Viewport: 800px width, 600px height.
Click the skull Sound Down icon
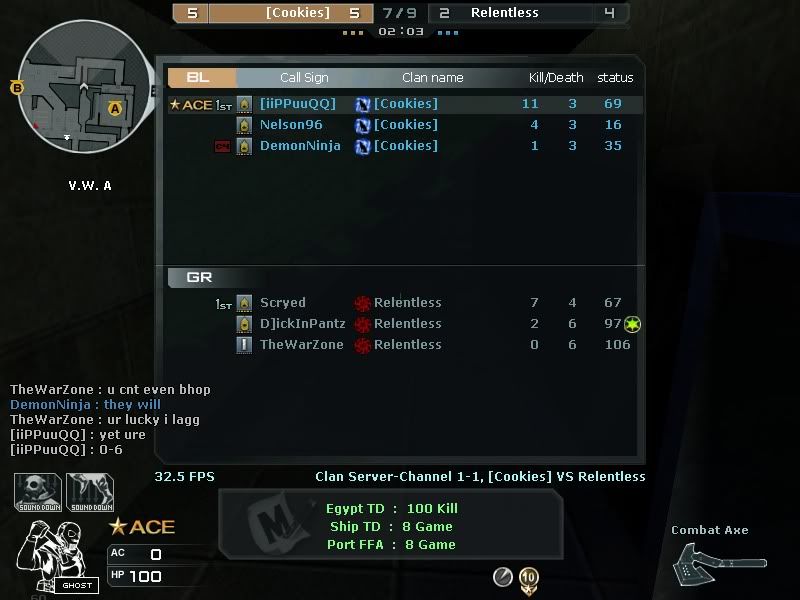(37, 491)
